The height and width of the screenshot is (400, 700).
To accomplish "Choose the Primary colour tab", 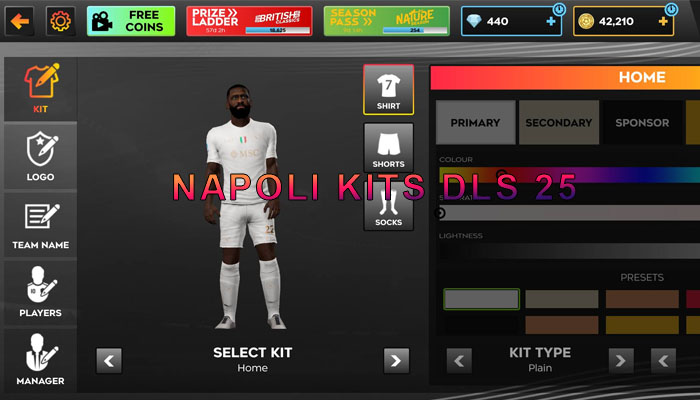I will [x=475, y=122].
